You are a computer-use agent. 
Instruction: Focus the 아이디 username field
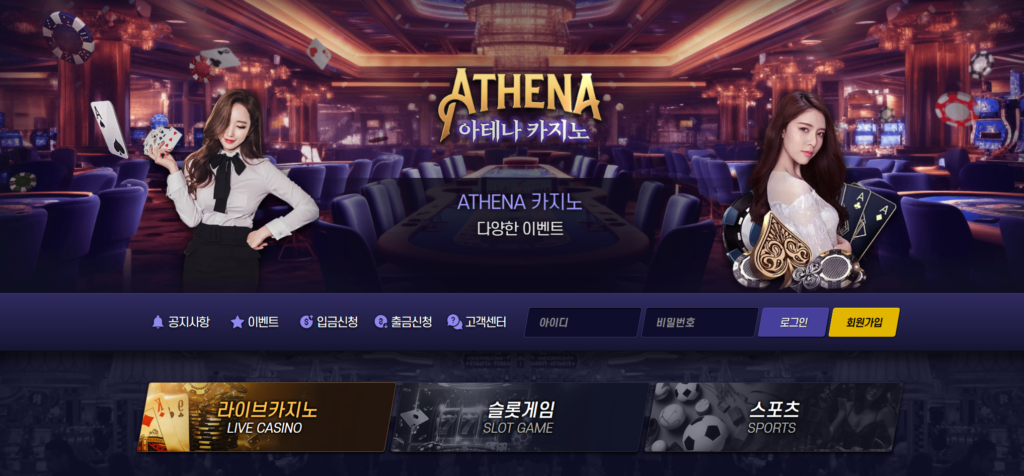coord(582,322)
